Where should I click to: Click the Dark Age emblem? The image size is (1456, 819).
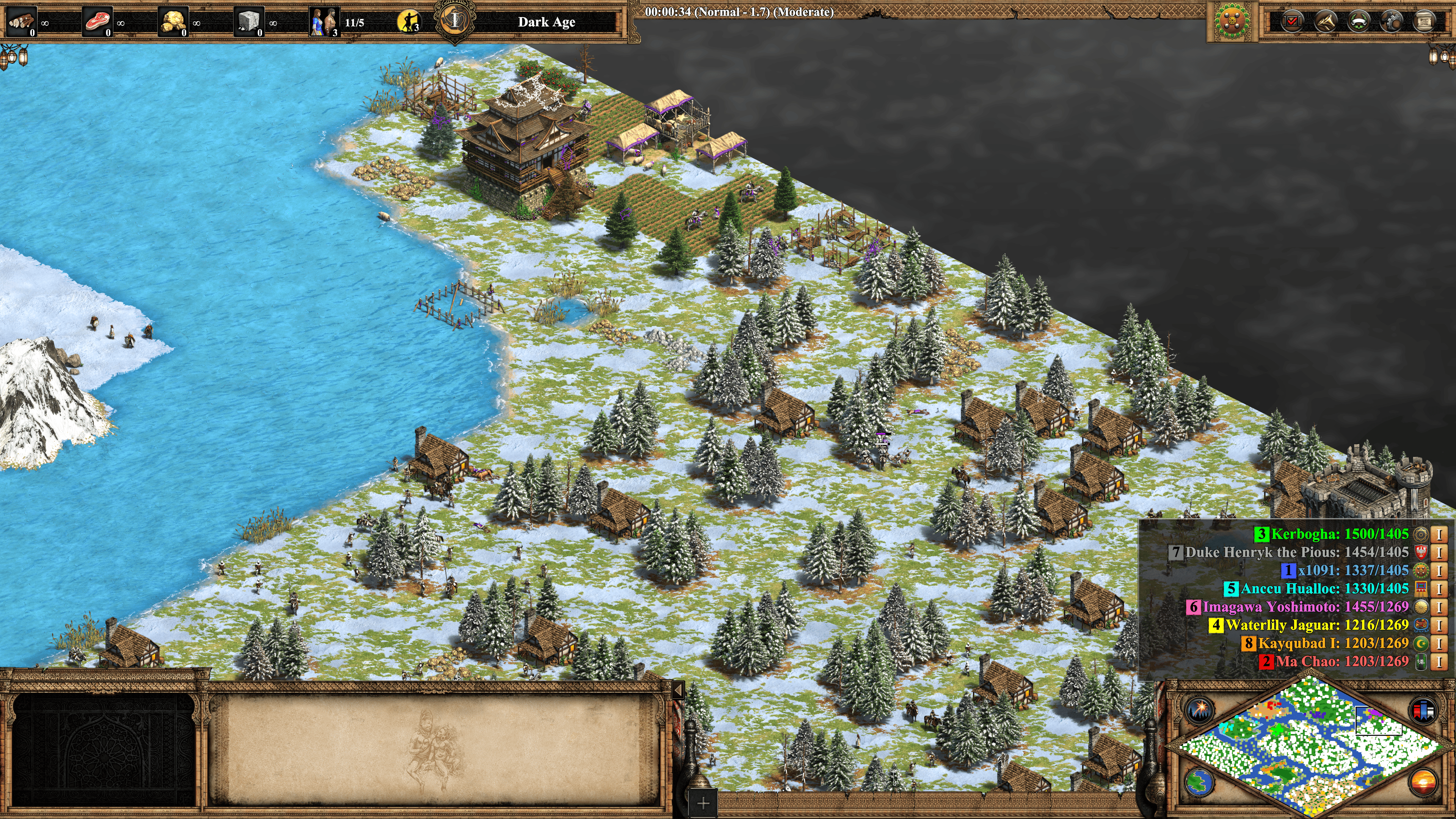tap(455, 21)
